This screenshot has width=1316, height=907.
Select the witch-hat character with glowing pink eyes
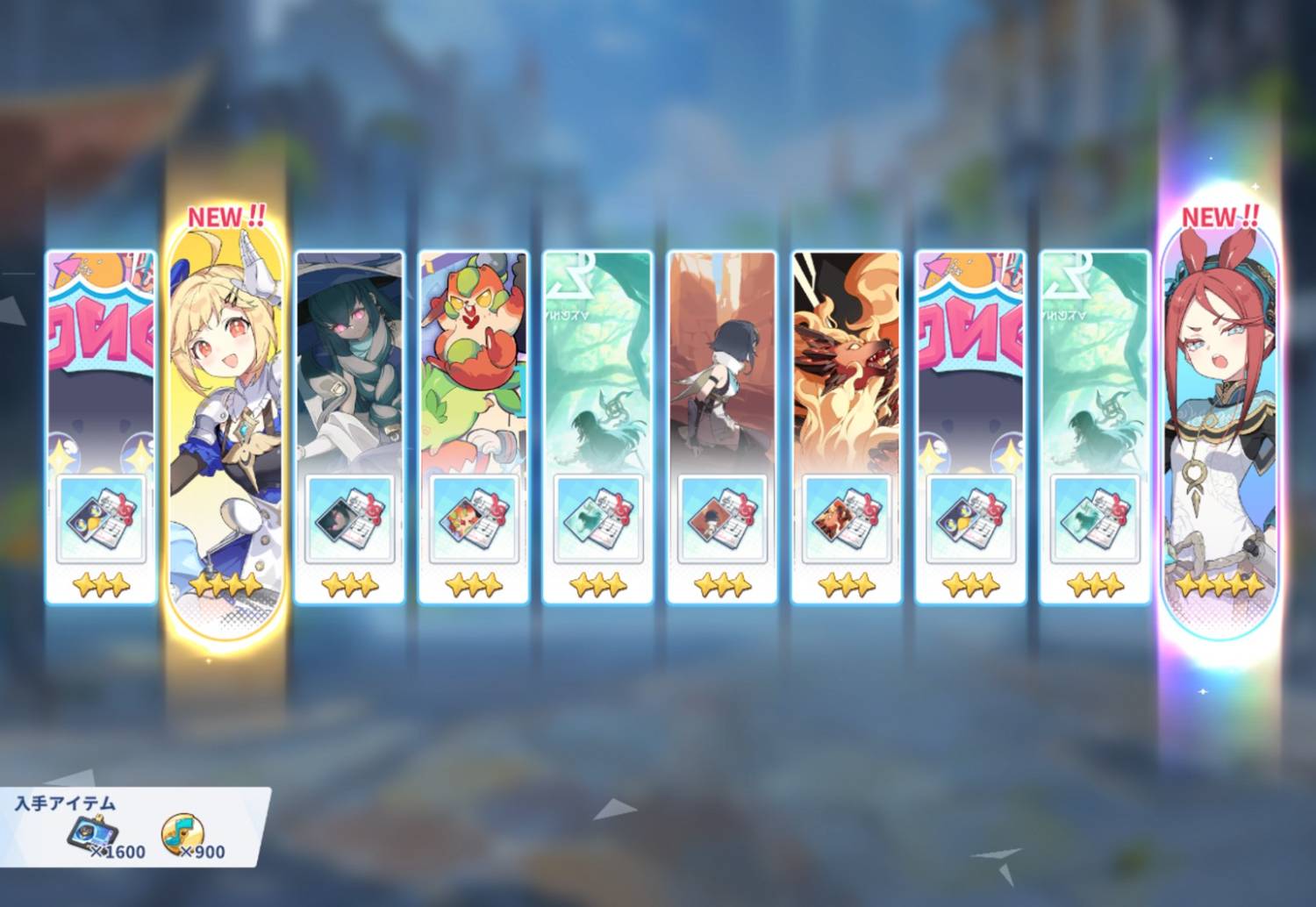click(x=351, y=360)
